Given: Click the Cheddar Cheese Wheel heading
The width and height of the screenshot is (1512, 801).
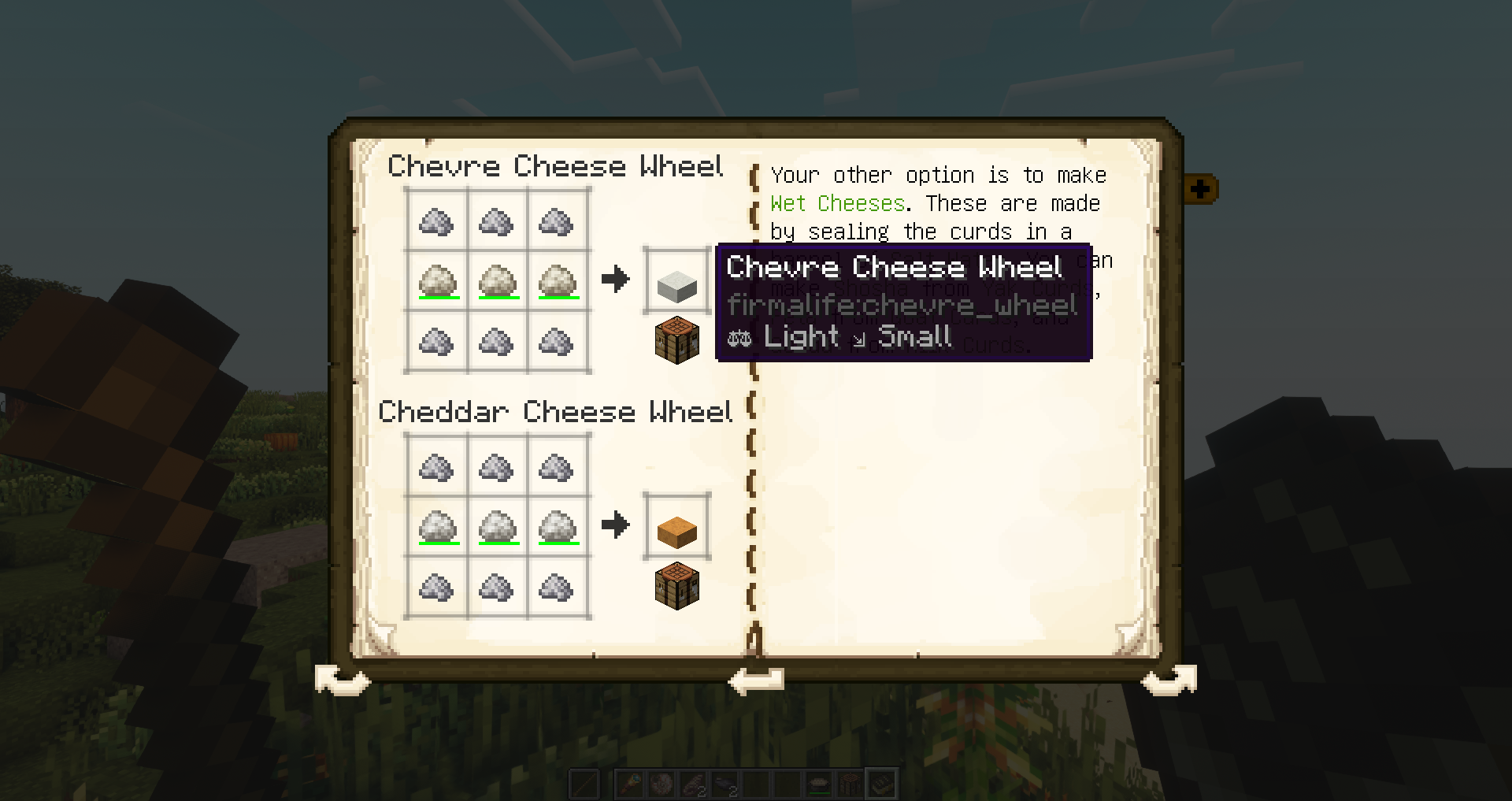Looking at the screenshot, I should [557, 412].
